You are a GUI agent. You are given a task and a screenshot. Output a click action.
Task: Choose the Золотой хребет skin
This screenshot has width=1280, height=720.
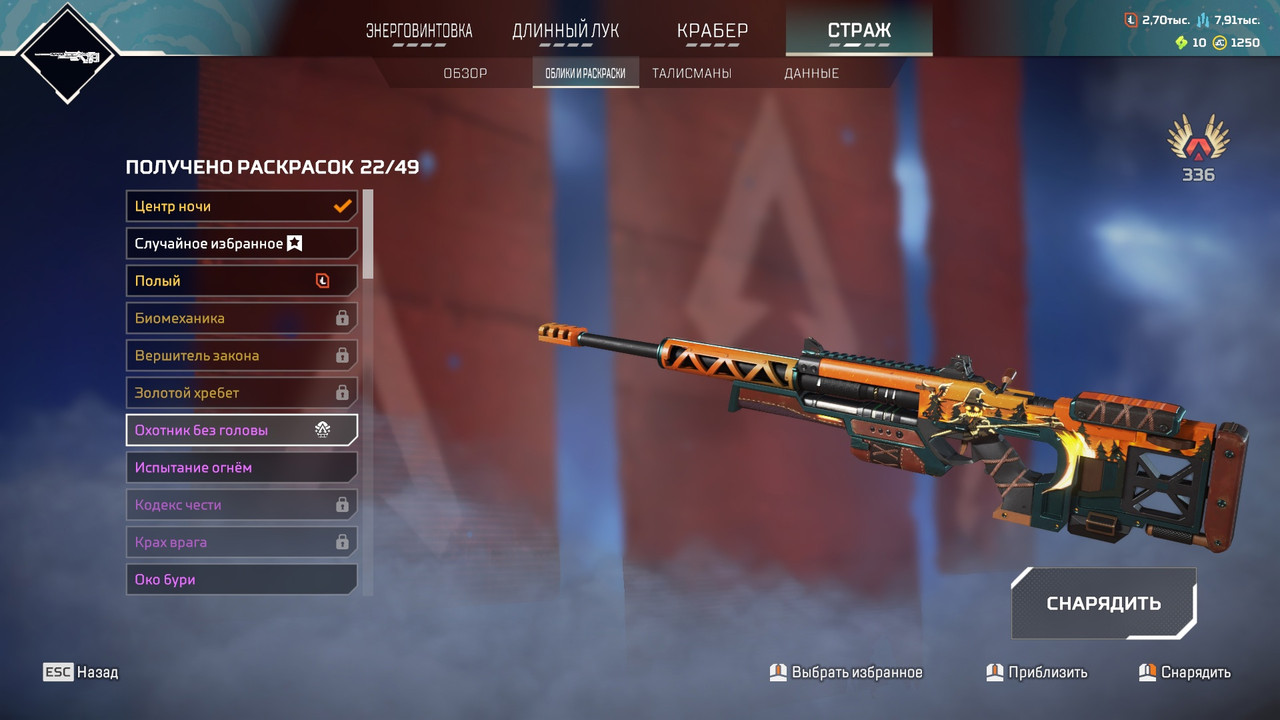(241, 393)
